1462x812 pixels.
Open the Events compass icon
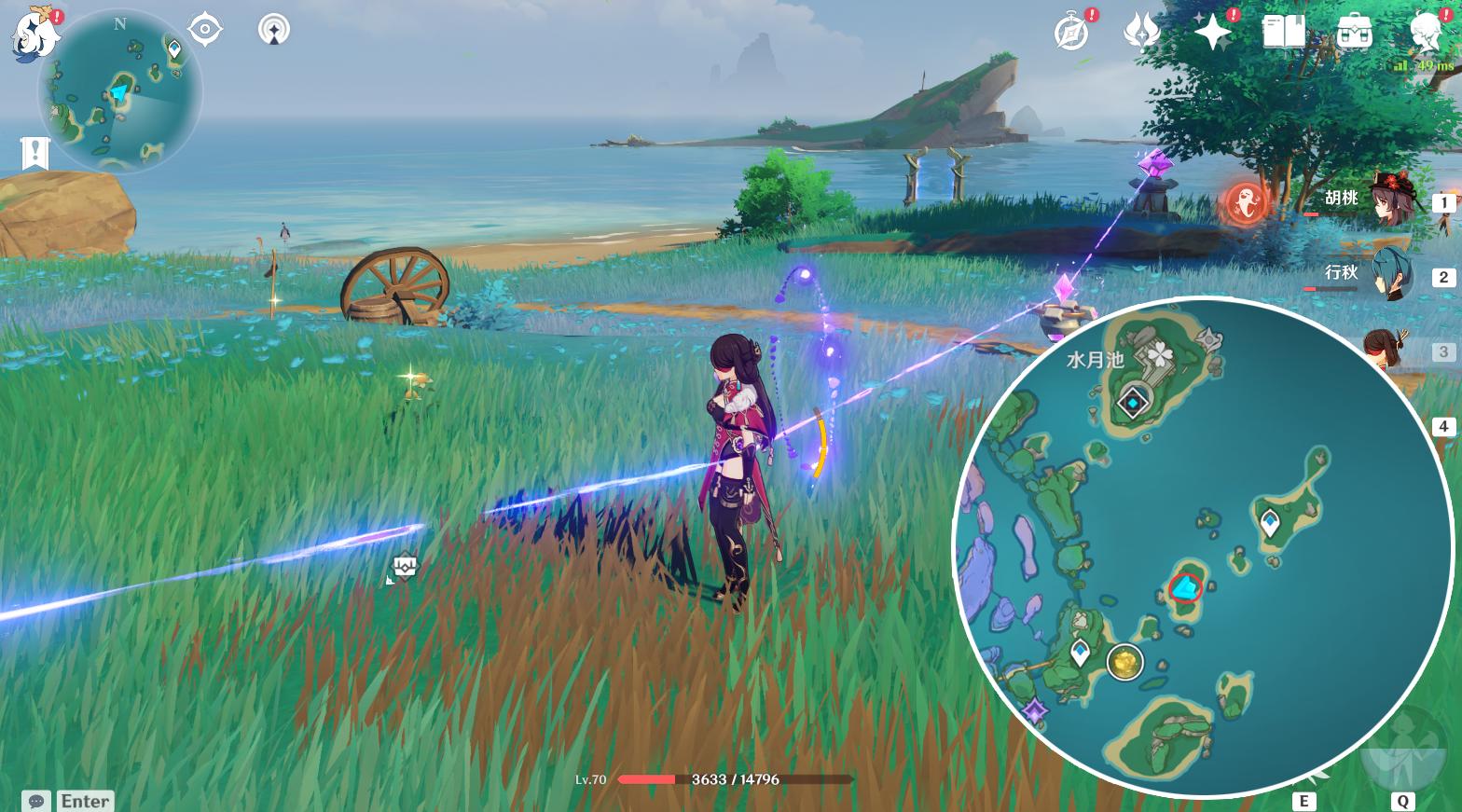click(1072, 32)
